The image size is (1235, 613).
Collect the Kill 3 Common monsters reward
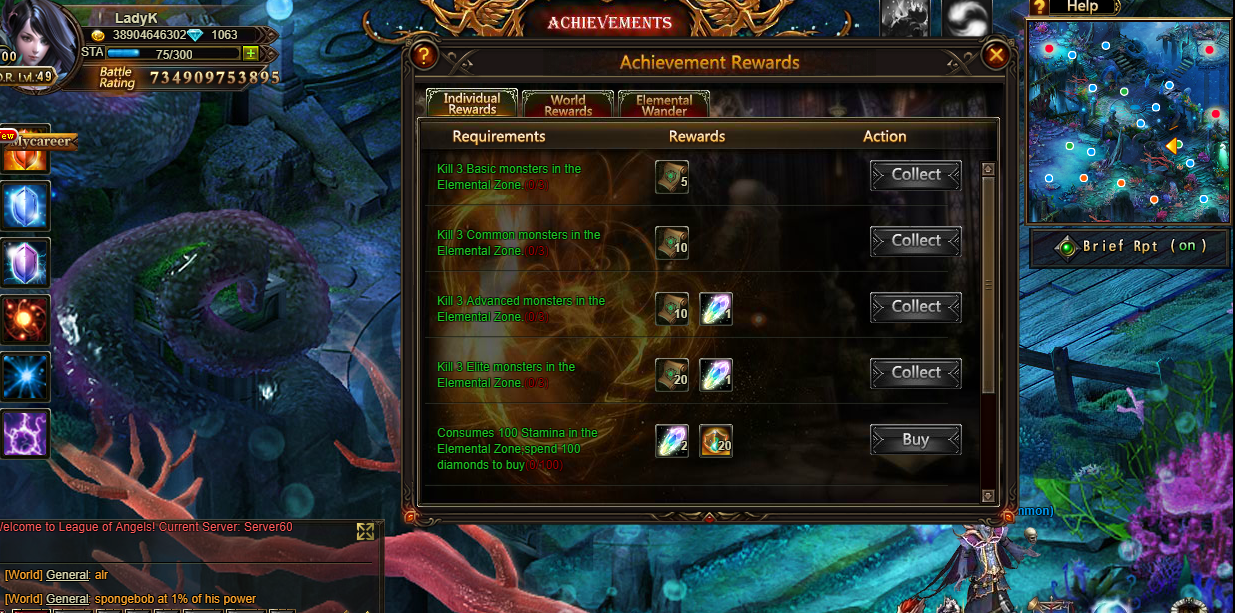point(915,241)
